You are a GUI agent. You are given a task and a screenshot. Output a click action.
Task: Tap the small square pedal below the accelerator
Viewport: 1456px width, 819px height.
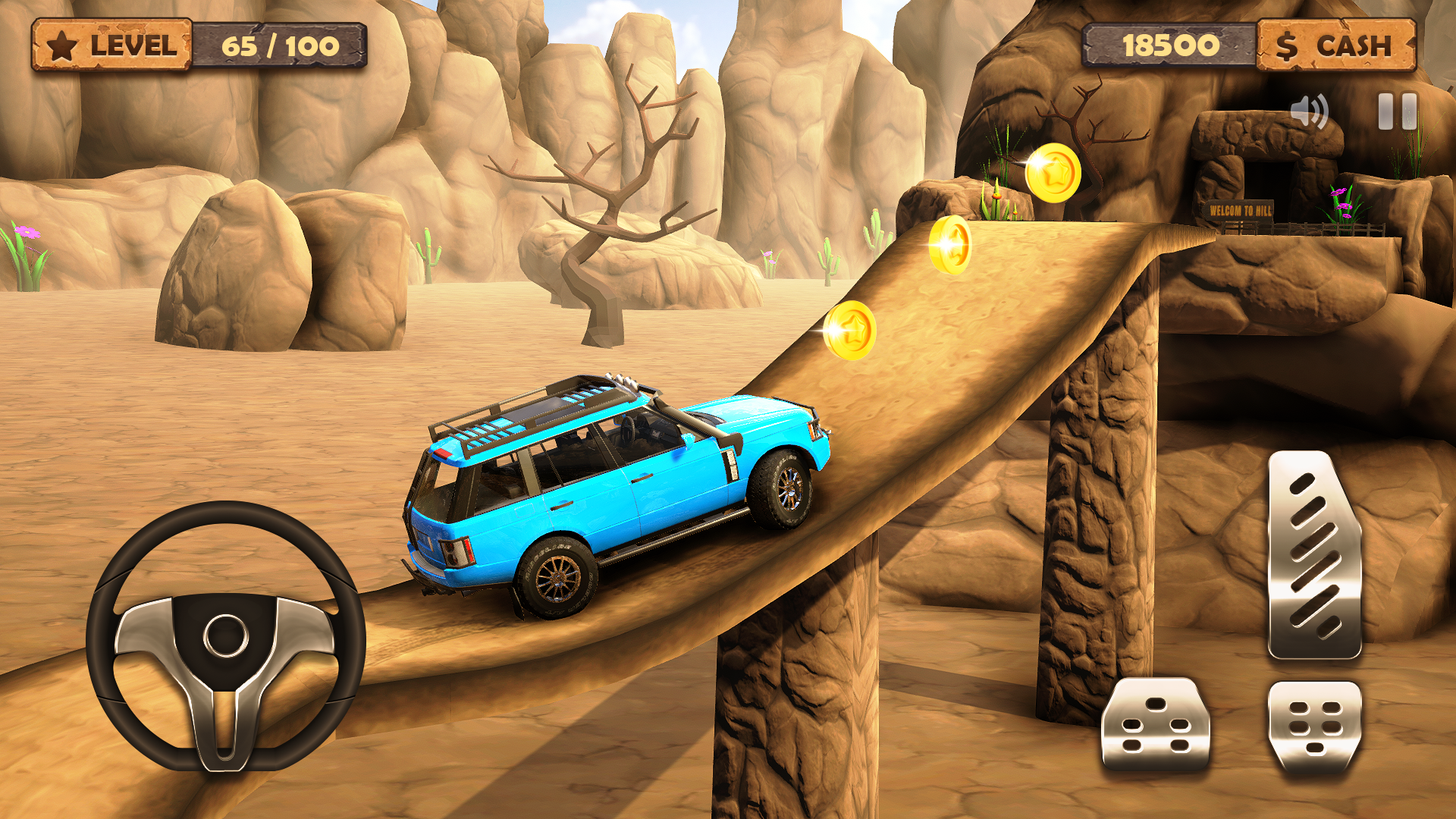pos(1315,726)
